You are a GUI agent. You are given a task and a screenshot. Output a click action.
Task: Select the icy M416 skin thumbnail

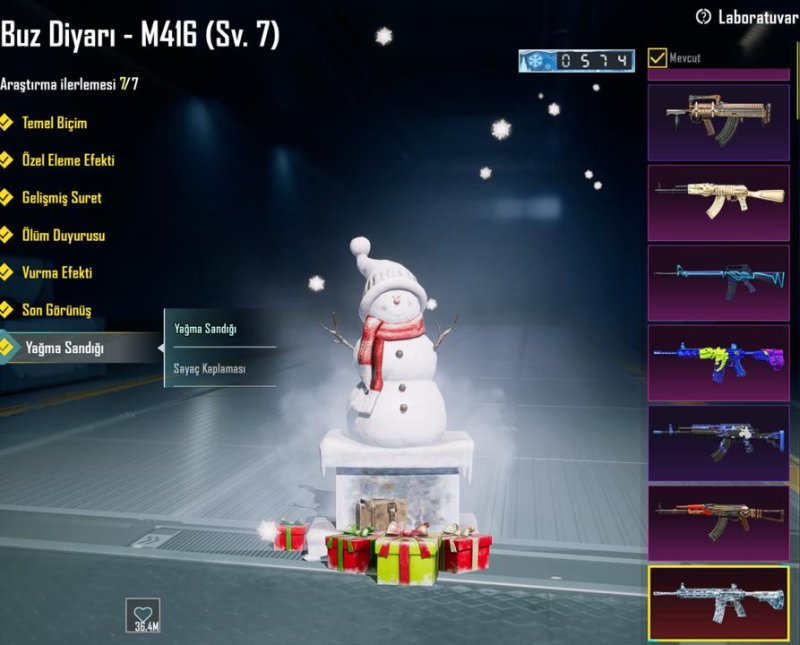point(718,601)
